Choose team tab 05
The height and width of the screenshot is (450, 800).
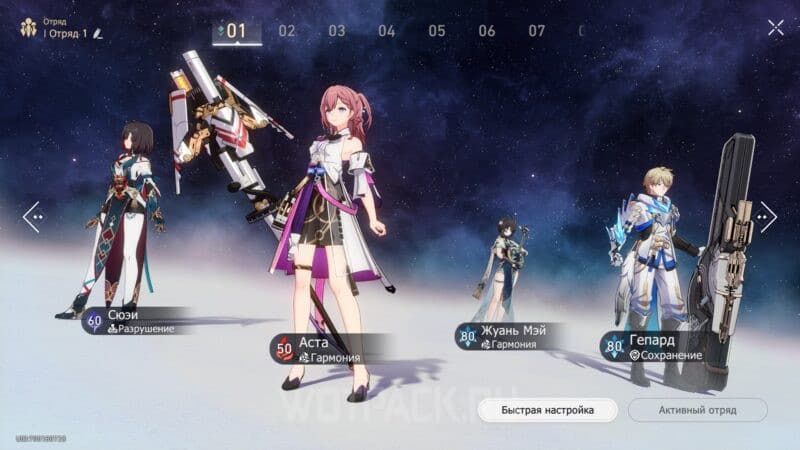point(437,31)
